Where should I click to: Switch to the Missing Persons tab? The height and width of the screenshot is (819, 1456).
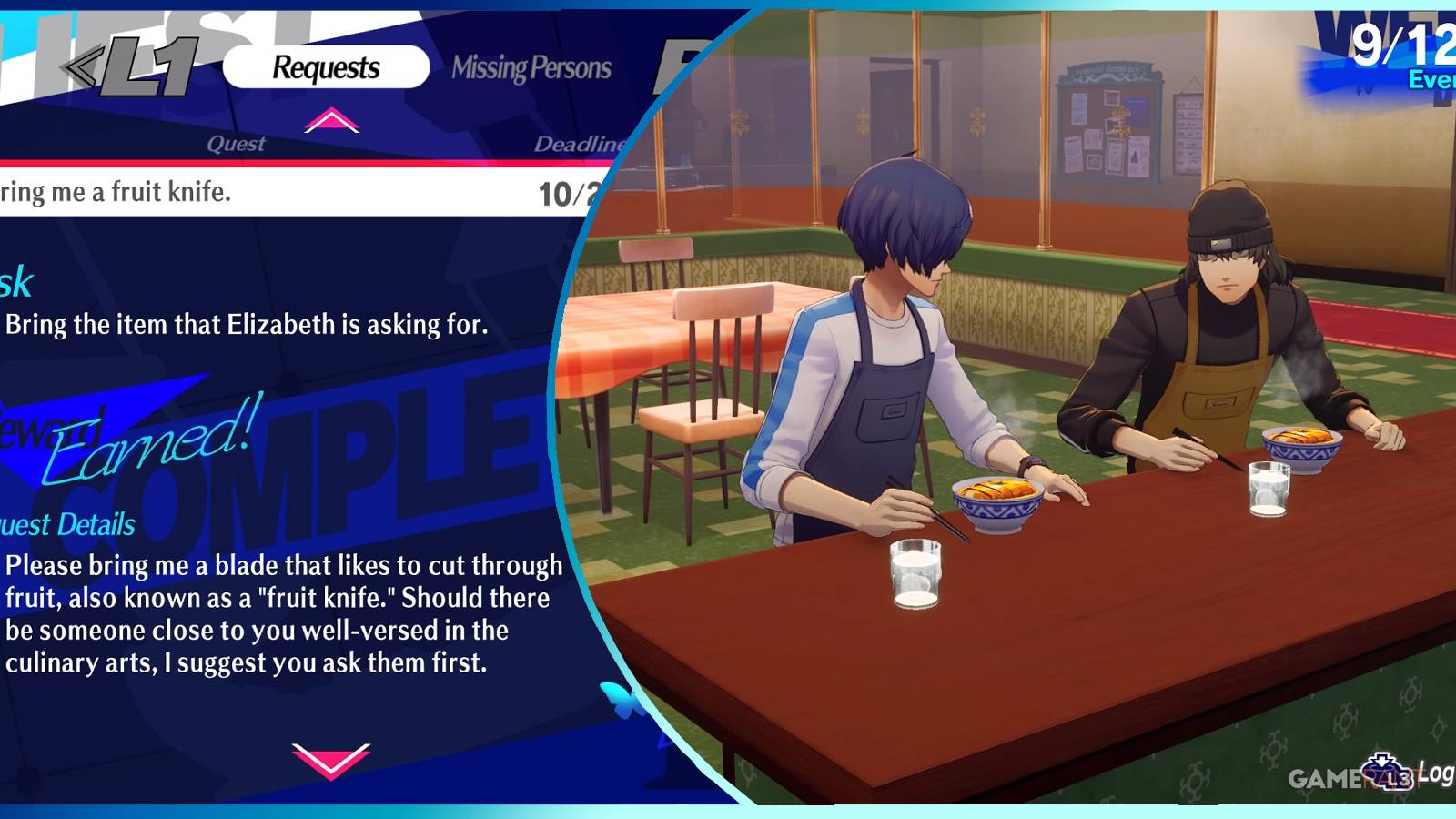pyautogui.click(x=533, y=68)
